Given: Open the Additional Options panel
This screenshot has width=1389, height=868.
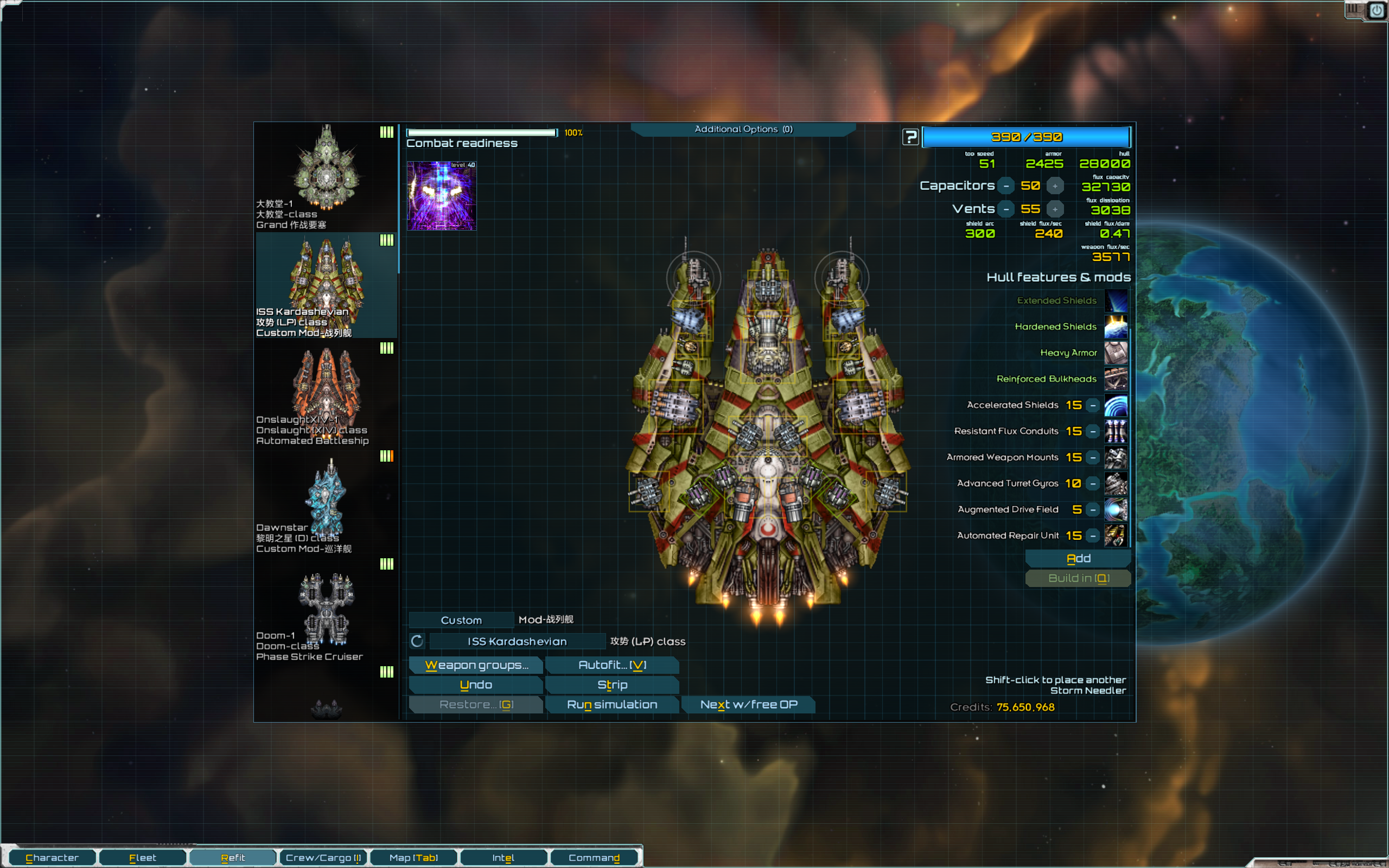Looking at the screenshot, I should coord(743,129).
